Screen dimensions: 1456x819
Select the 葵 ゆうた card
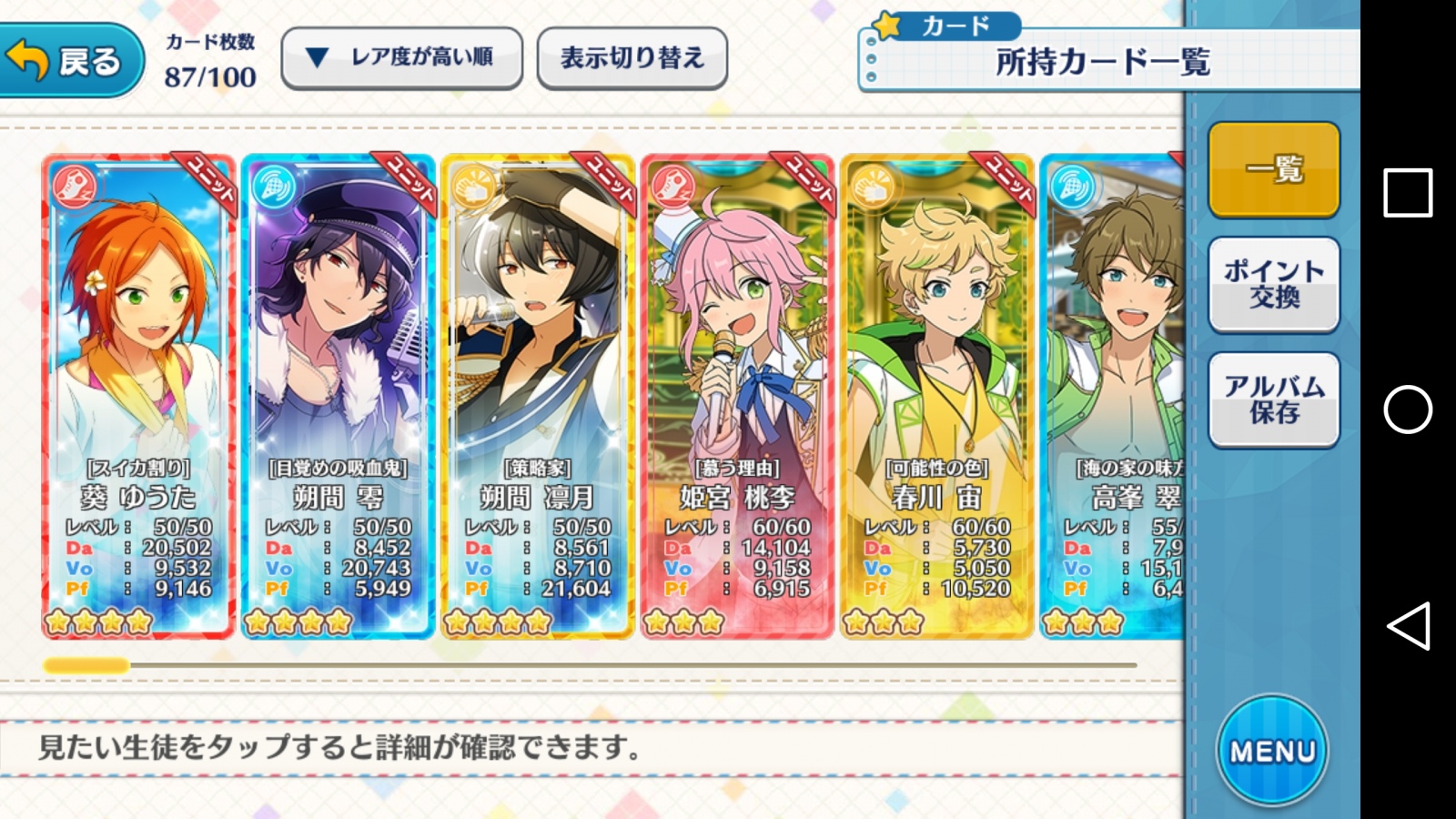click(138, 396)
